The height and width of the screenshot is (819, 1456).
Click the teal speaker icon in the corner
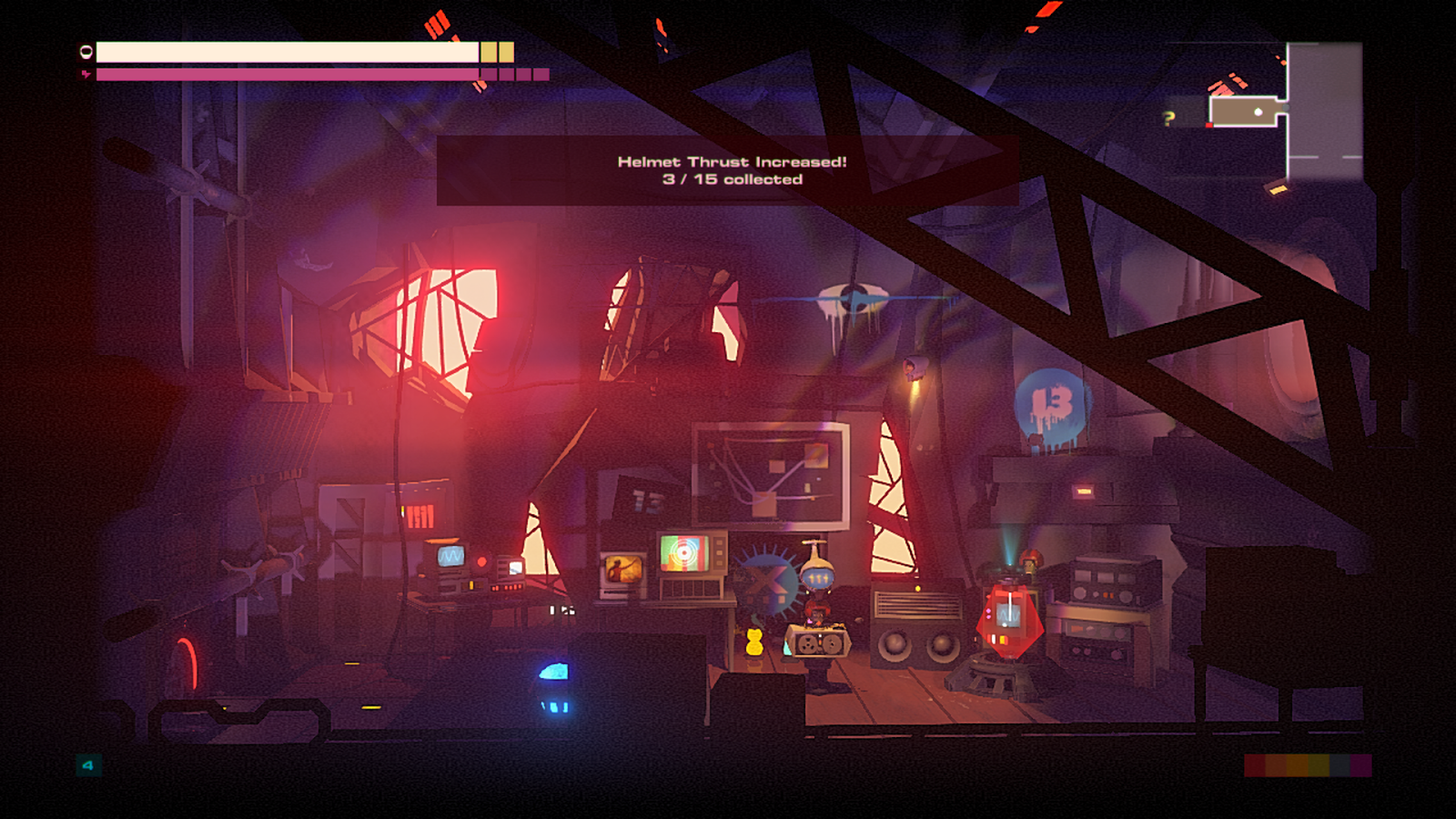(88, 765)
